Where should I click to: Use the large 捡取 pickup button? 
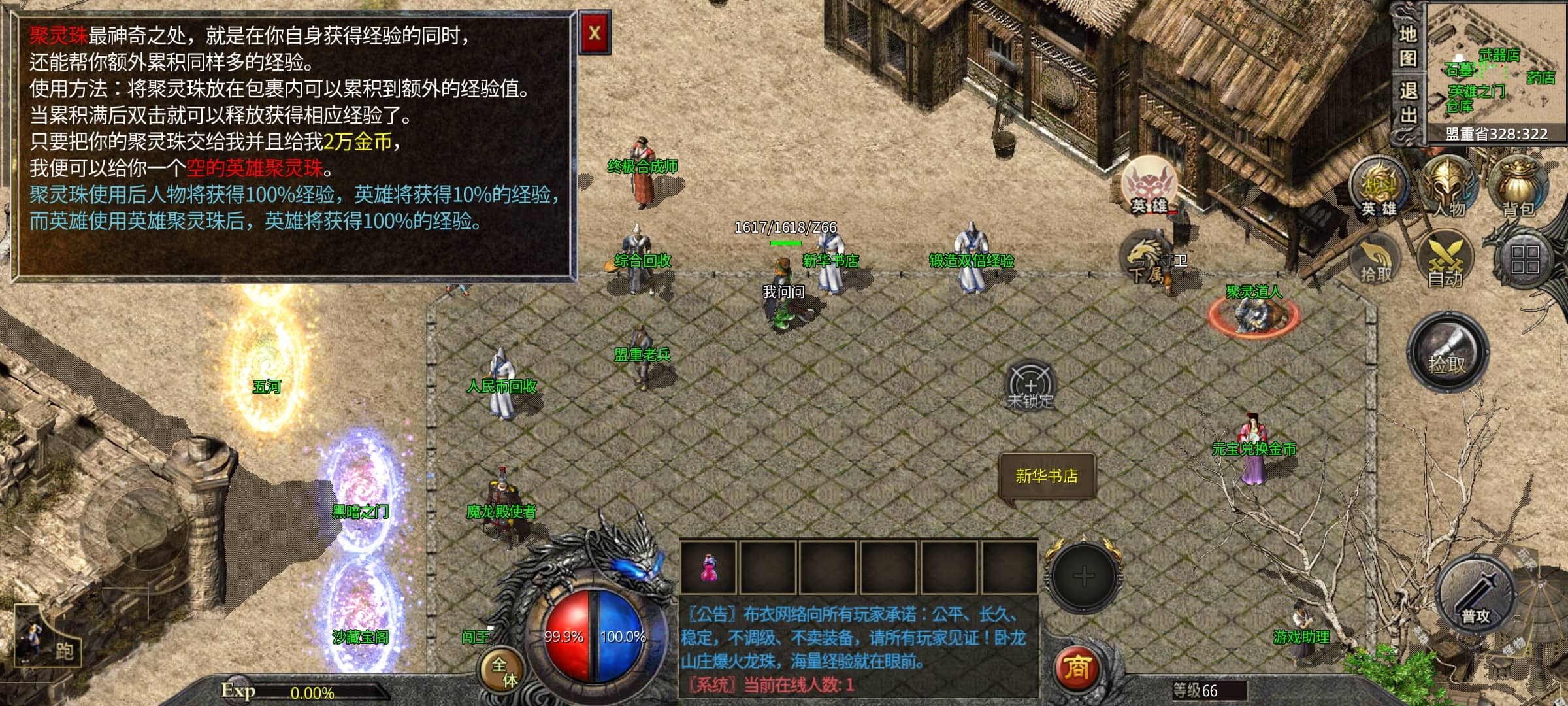pos(1448,353)
